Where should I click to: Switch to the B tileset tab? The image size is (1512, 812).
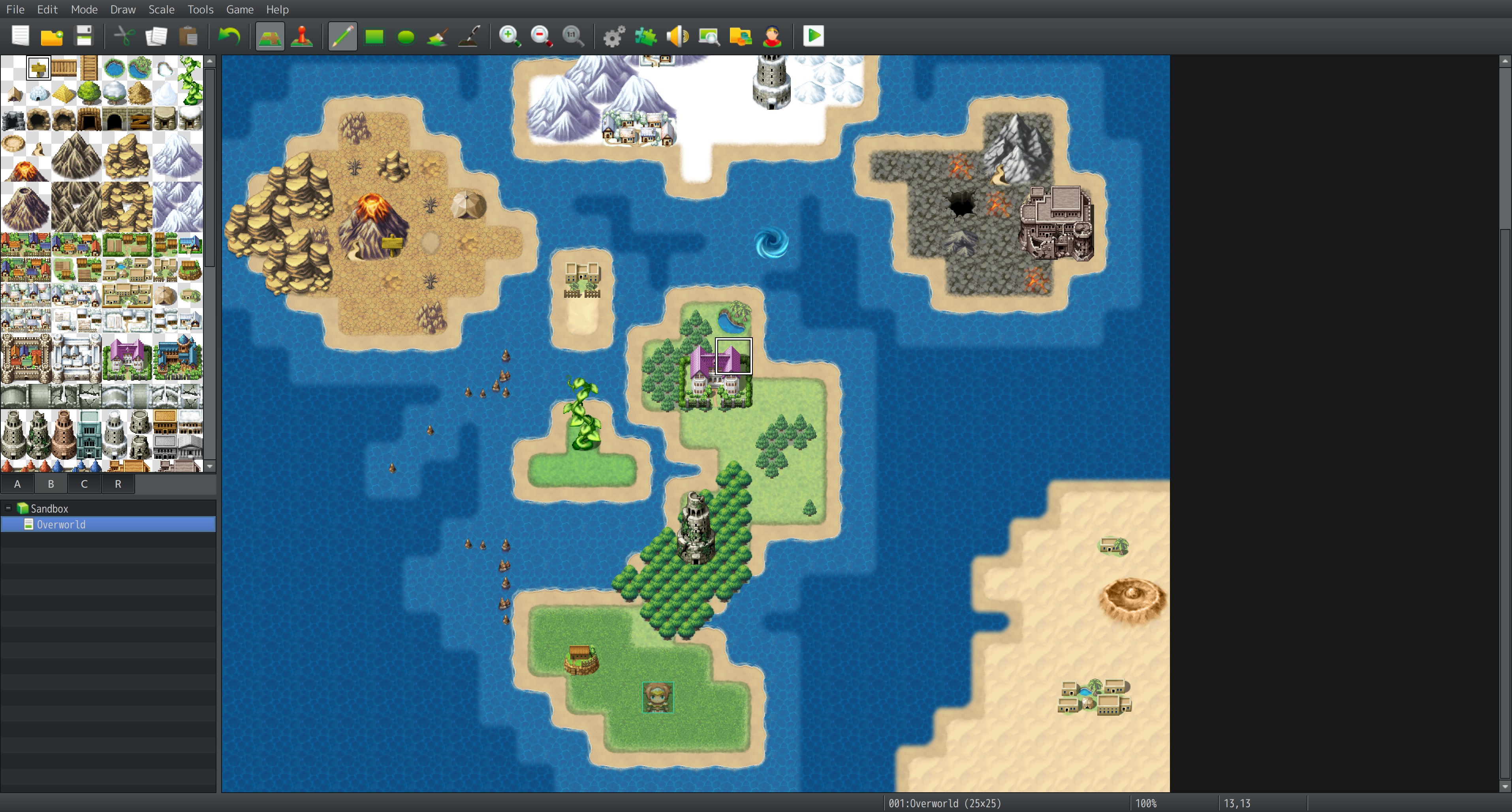click(x=51, y=484)
